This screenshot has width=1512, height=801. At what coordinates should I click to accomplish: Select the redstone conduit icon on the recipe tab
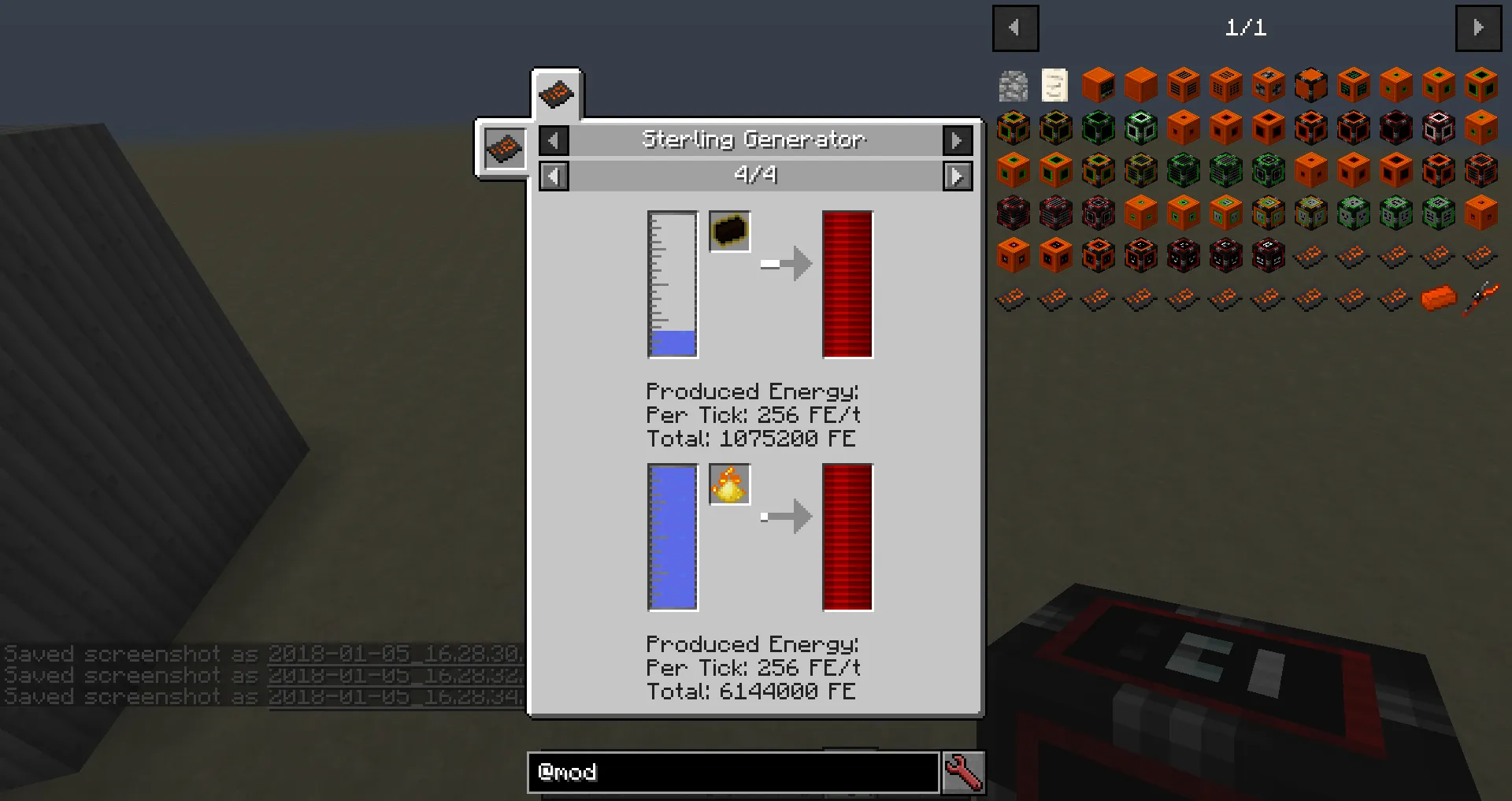click(x=557, y=93)
